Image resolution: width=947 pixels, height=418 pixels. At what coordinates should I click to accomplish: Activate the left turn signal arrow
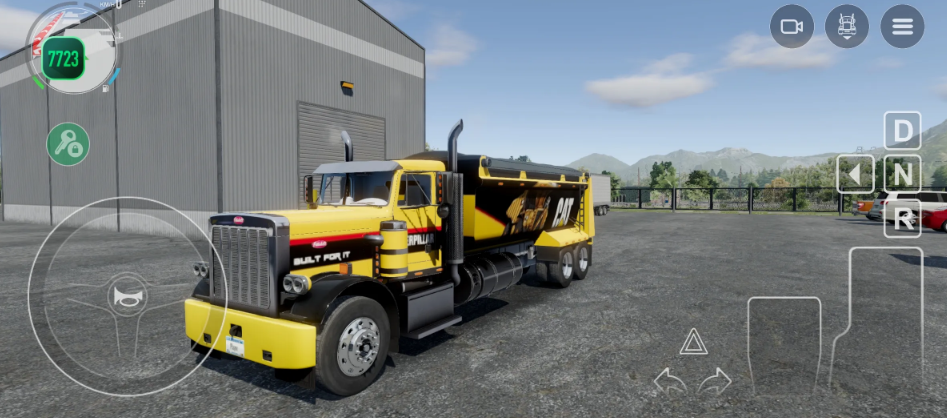[669, 380]
